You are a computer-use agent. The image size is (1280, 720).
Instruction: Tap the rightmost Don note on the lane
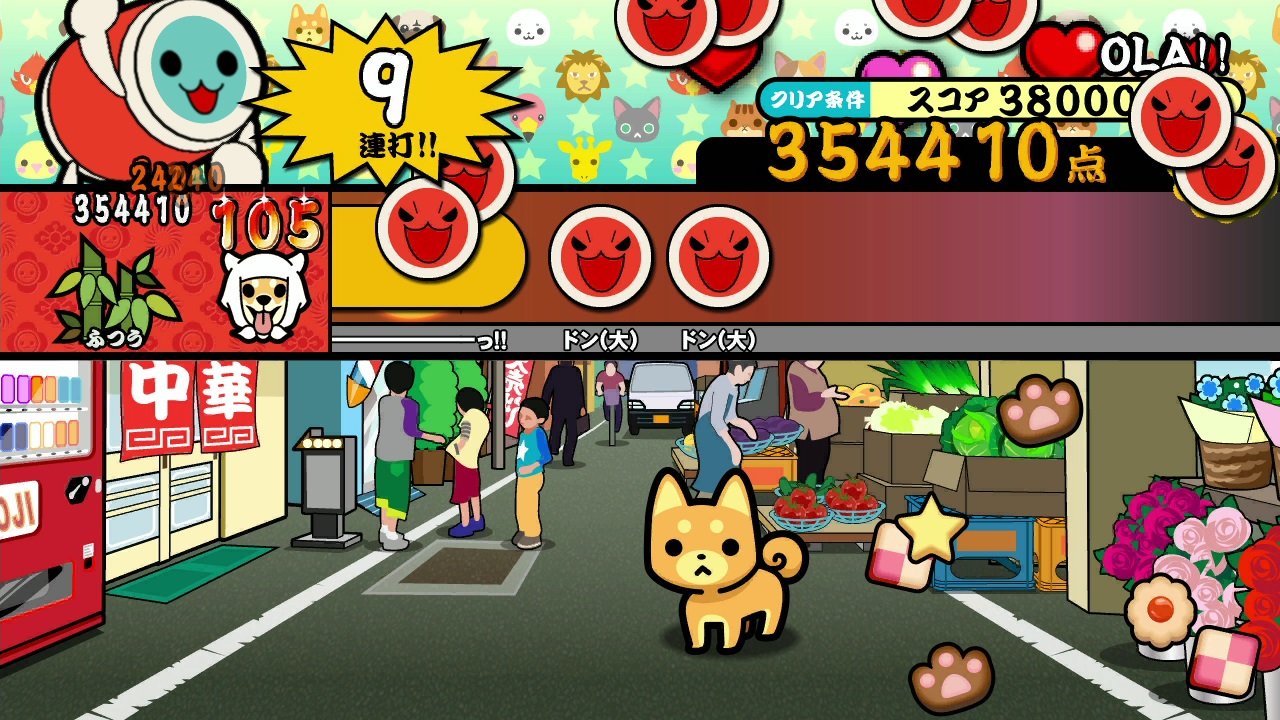tap(716, 255)
